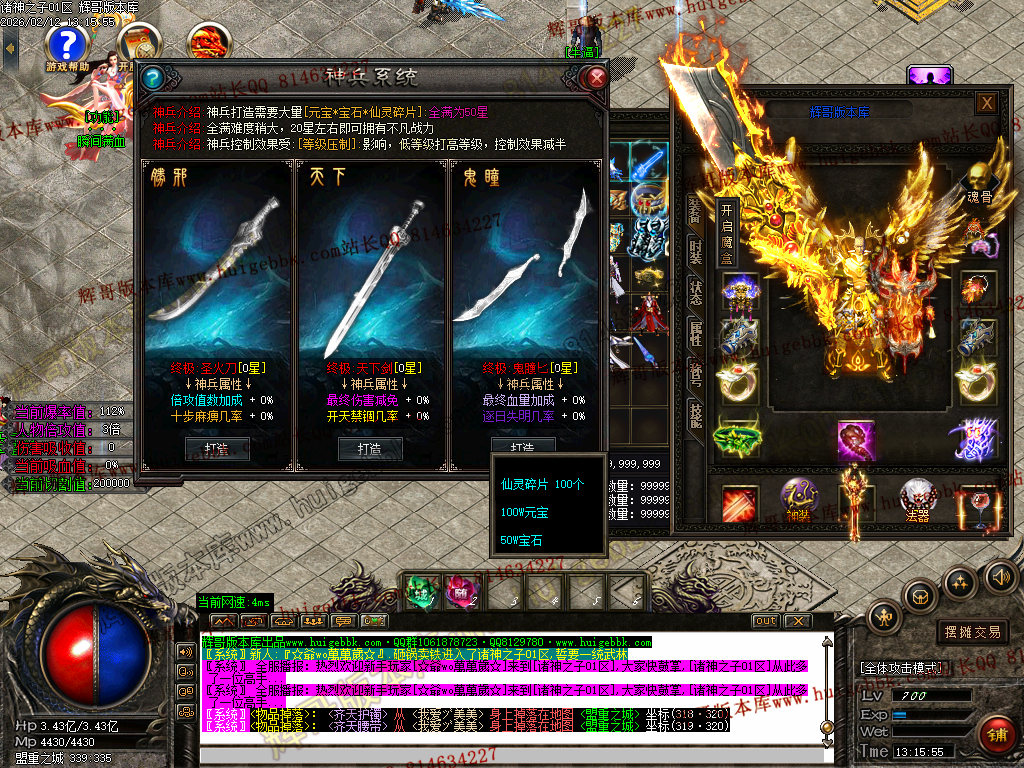The width and height of the screenshot is (1024, 768).
Task: Select the green belt equipment slot
Action: [738, 438]
